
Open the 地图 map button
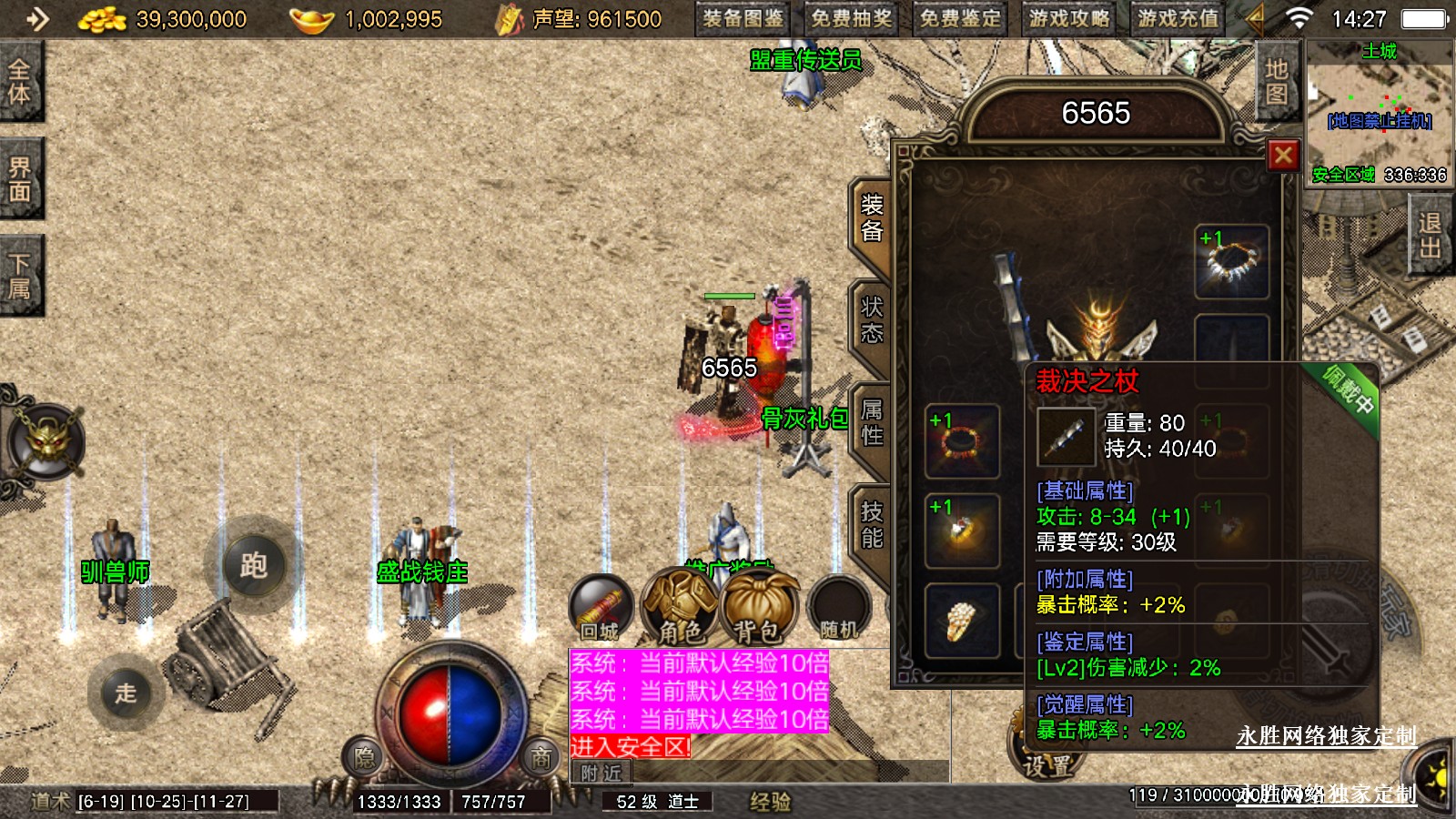pos(1276,82)
